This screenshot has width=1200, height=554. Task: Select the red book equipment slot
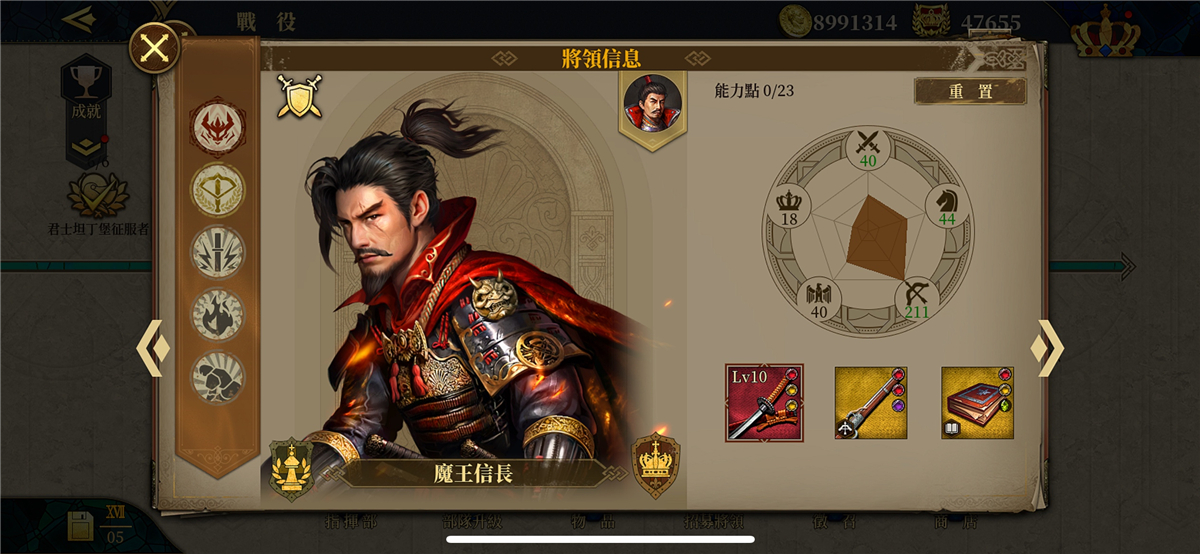977,402
